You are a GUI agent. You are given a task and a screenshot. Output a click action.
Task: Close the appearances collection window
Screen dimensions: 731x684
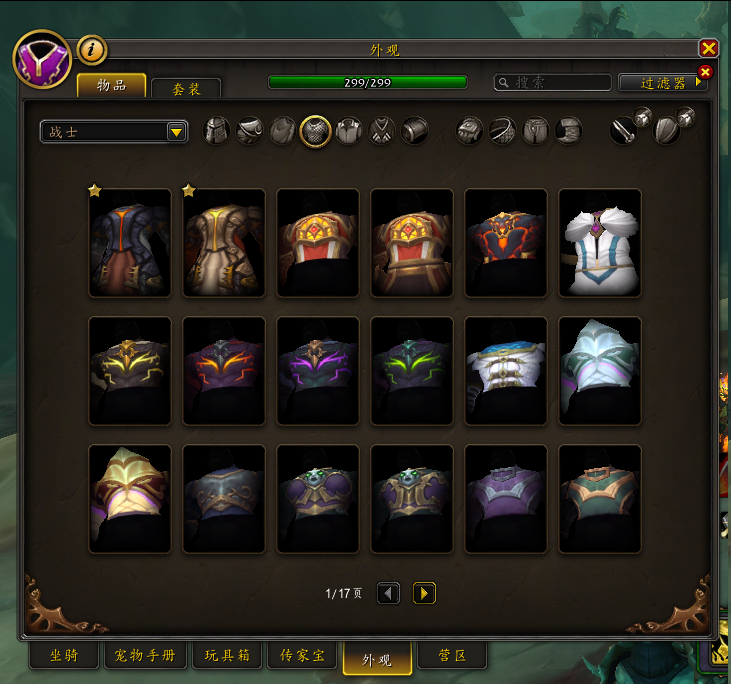[x=708, y=49]
